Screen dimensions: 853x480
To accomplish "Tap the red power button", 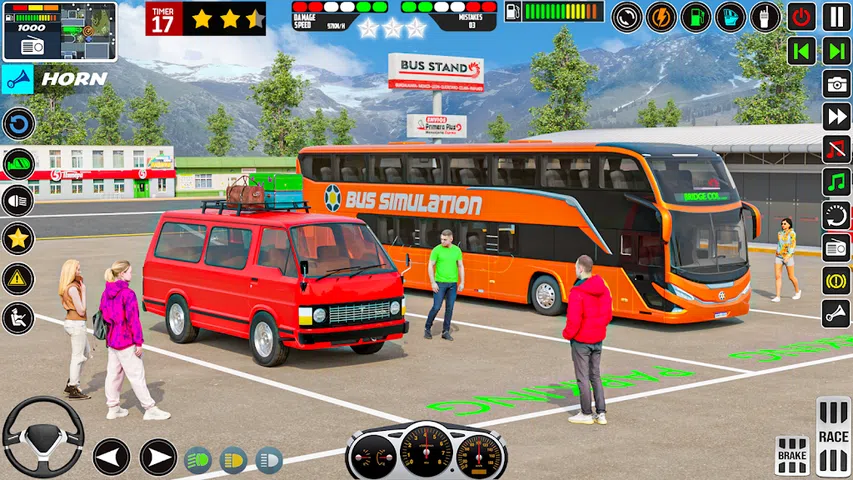I will (801, 16).
